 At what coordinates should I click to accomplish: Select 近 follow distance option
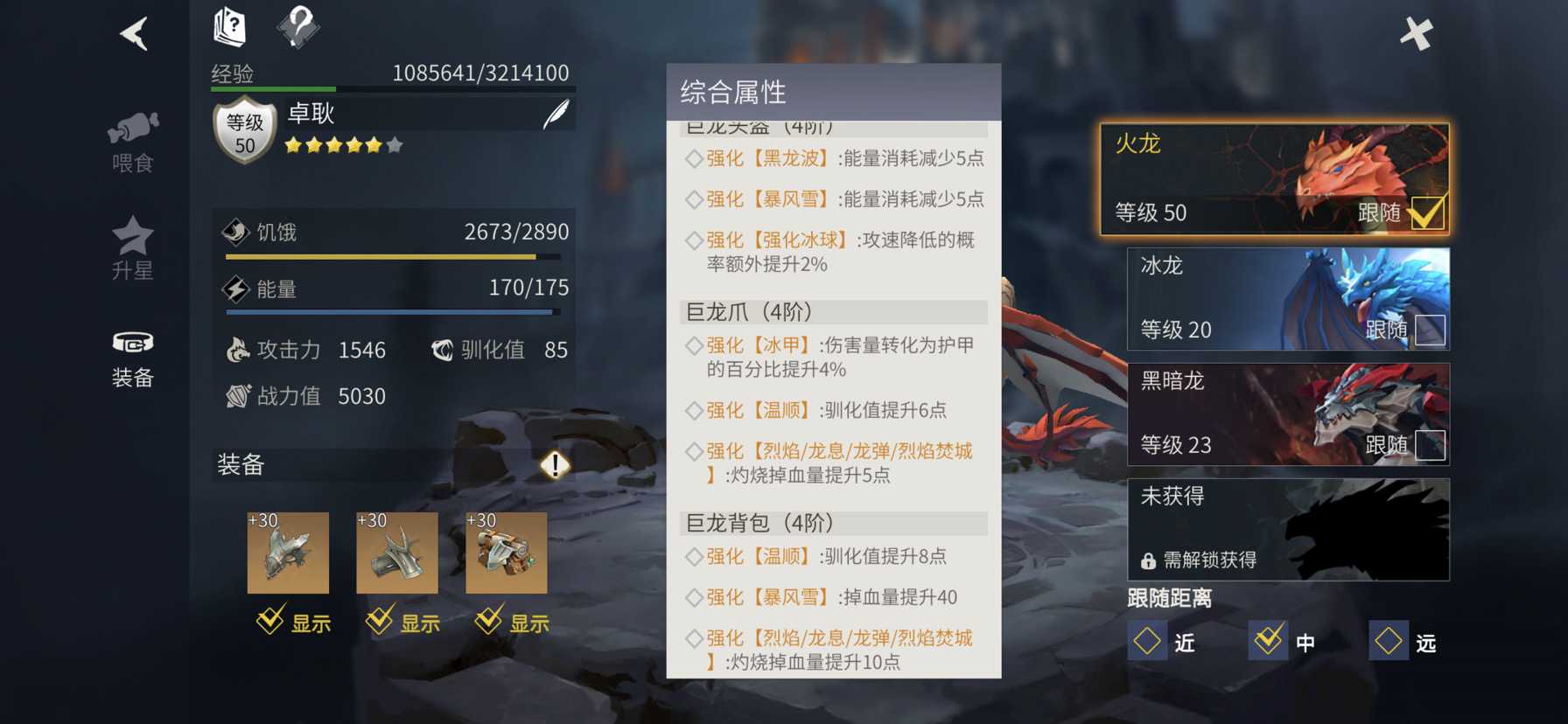1149,641
